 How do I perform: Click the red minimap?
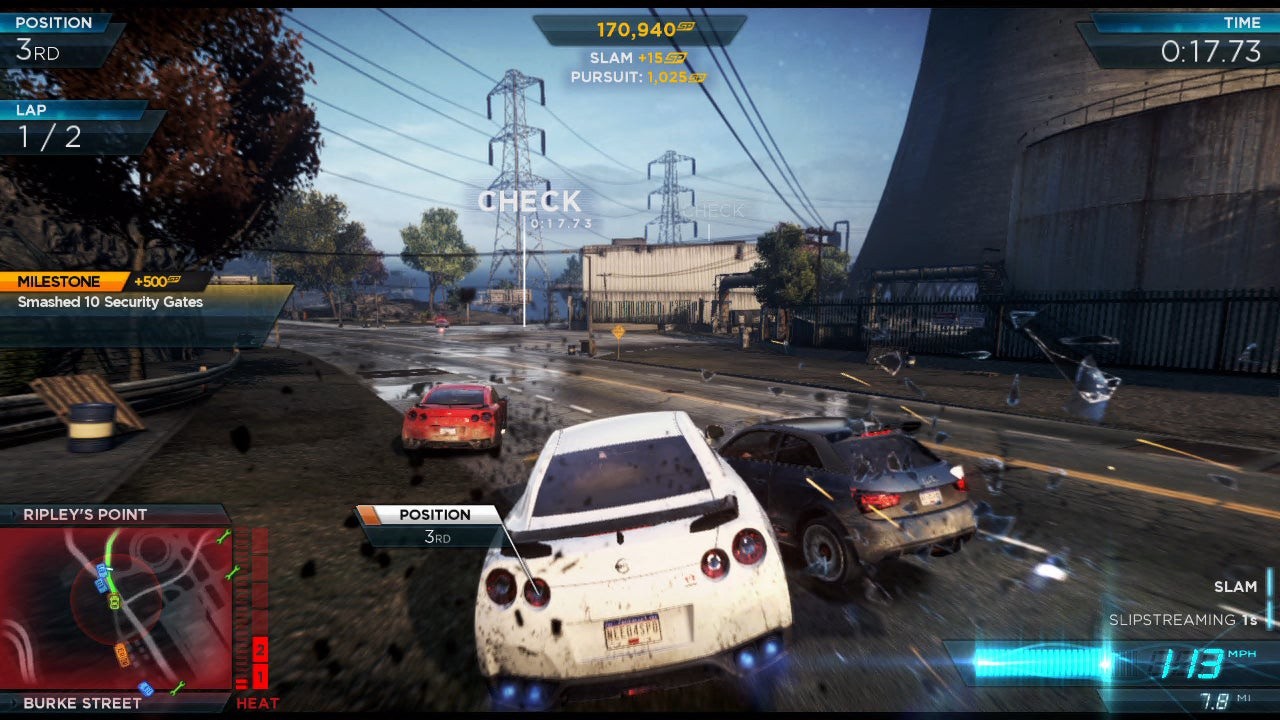coord(116,608)
